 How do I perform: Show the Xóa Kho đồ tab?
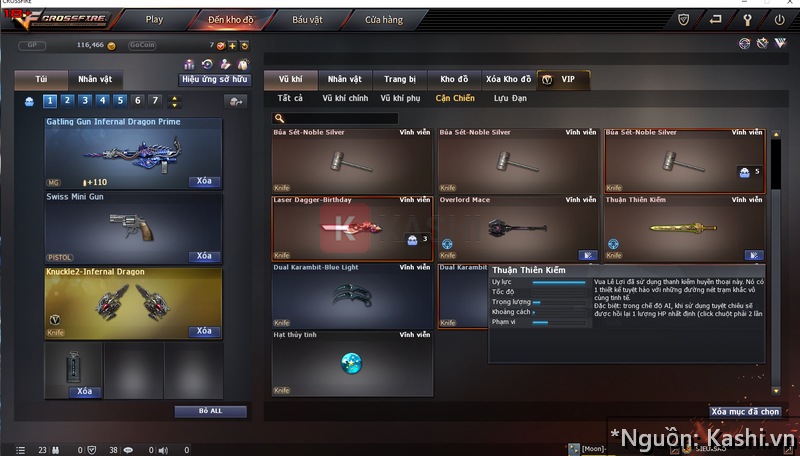pyautogui.click(x=508, y=79)
